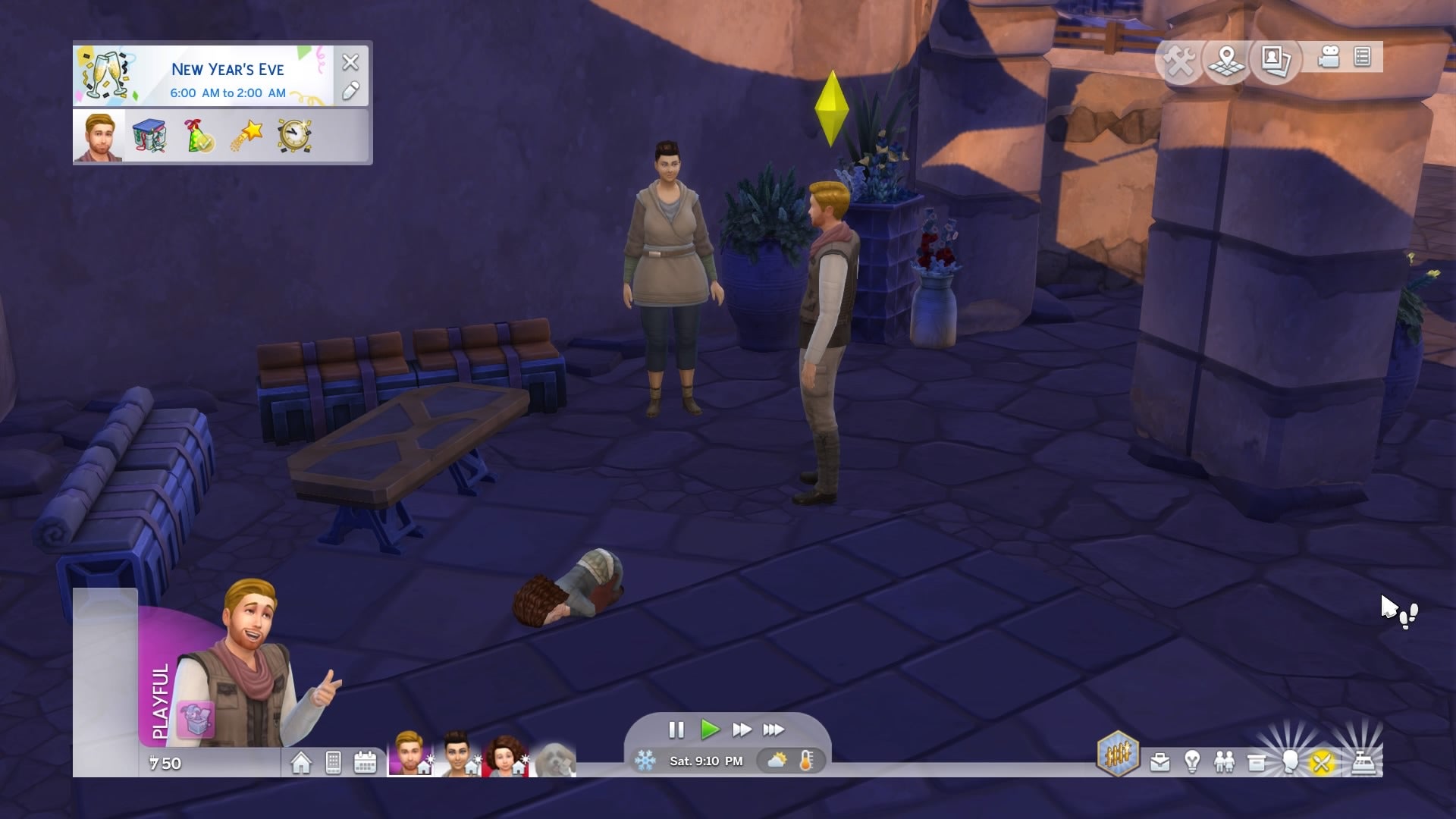Open the Sim's phone
Viewport: 1456px width, 819px height.
(333, 762)
